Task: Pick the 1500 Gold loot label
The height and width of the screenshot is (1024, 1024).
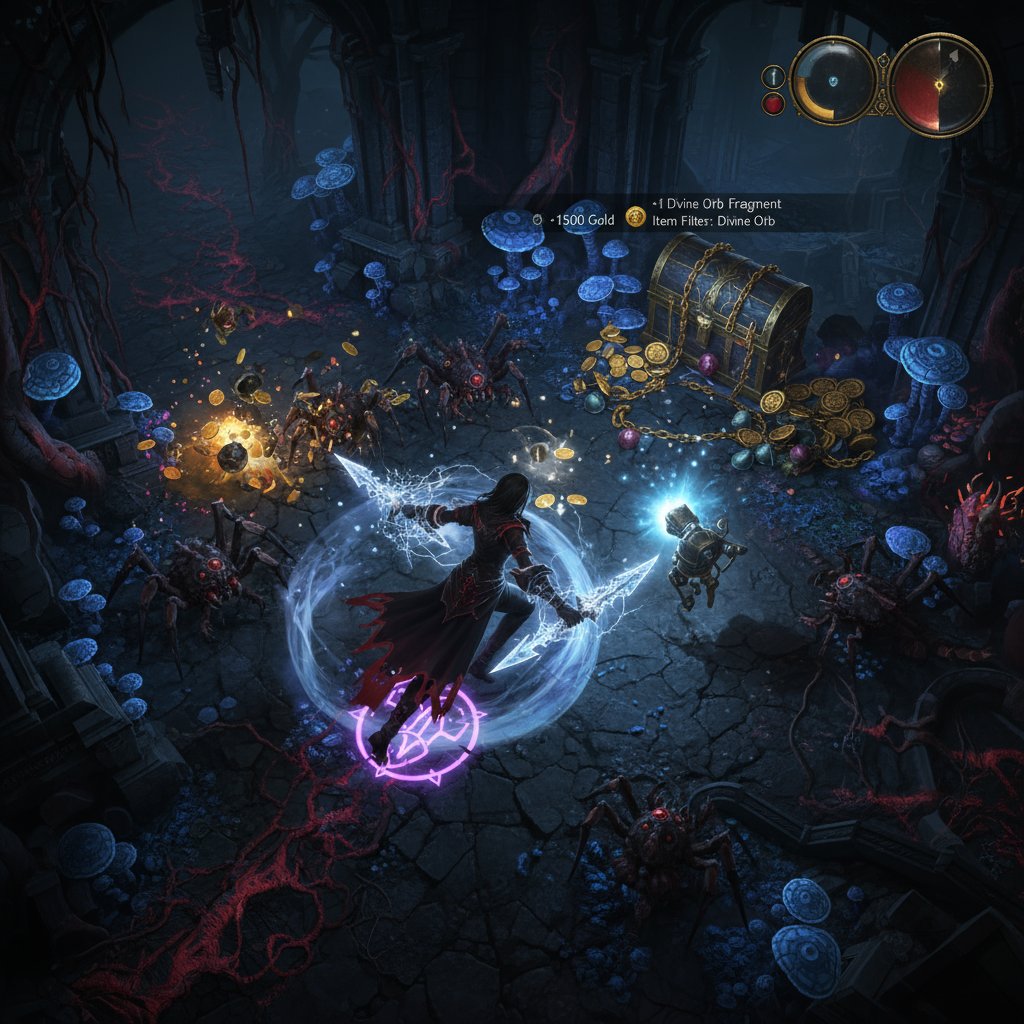Action: [x=573, y=218]
